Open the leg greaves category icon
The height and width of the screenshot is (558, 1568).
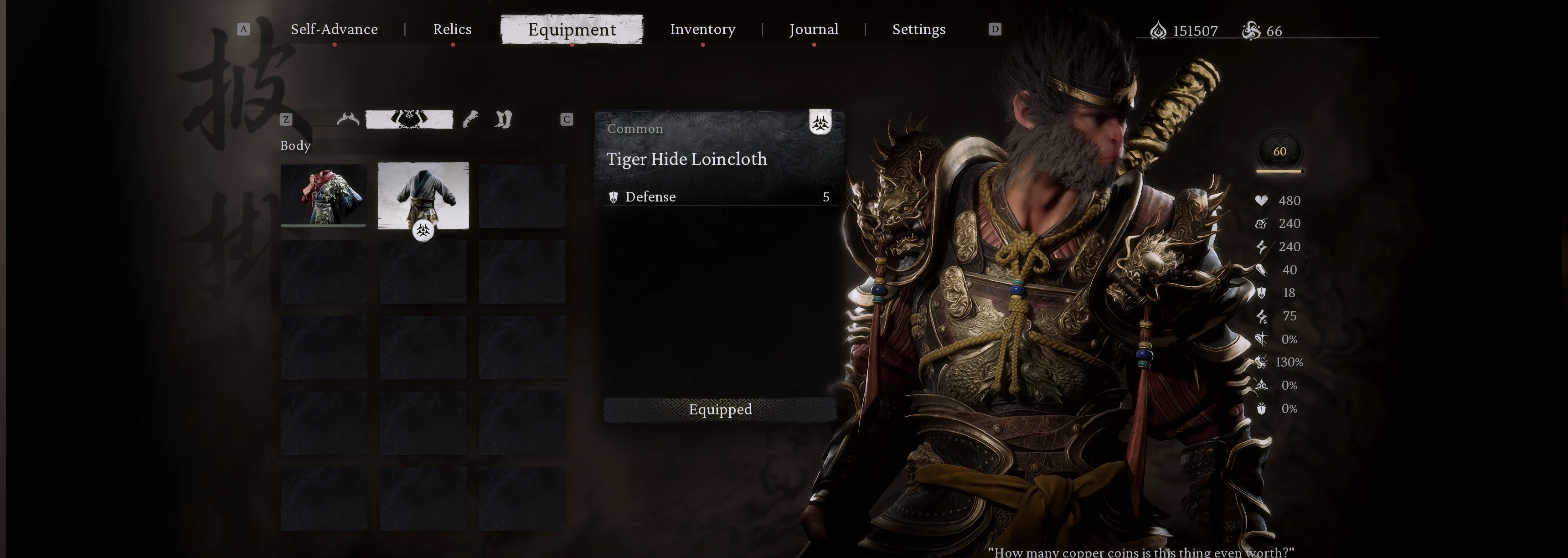point(503,119)
